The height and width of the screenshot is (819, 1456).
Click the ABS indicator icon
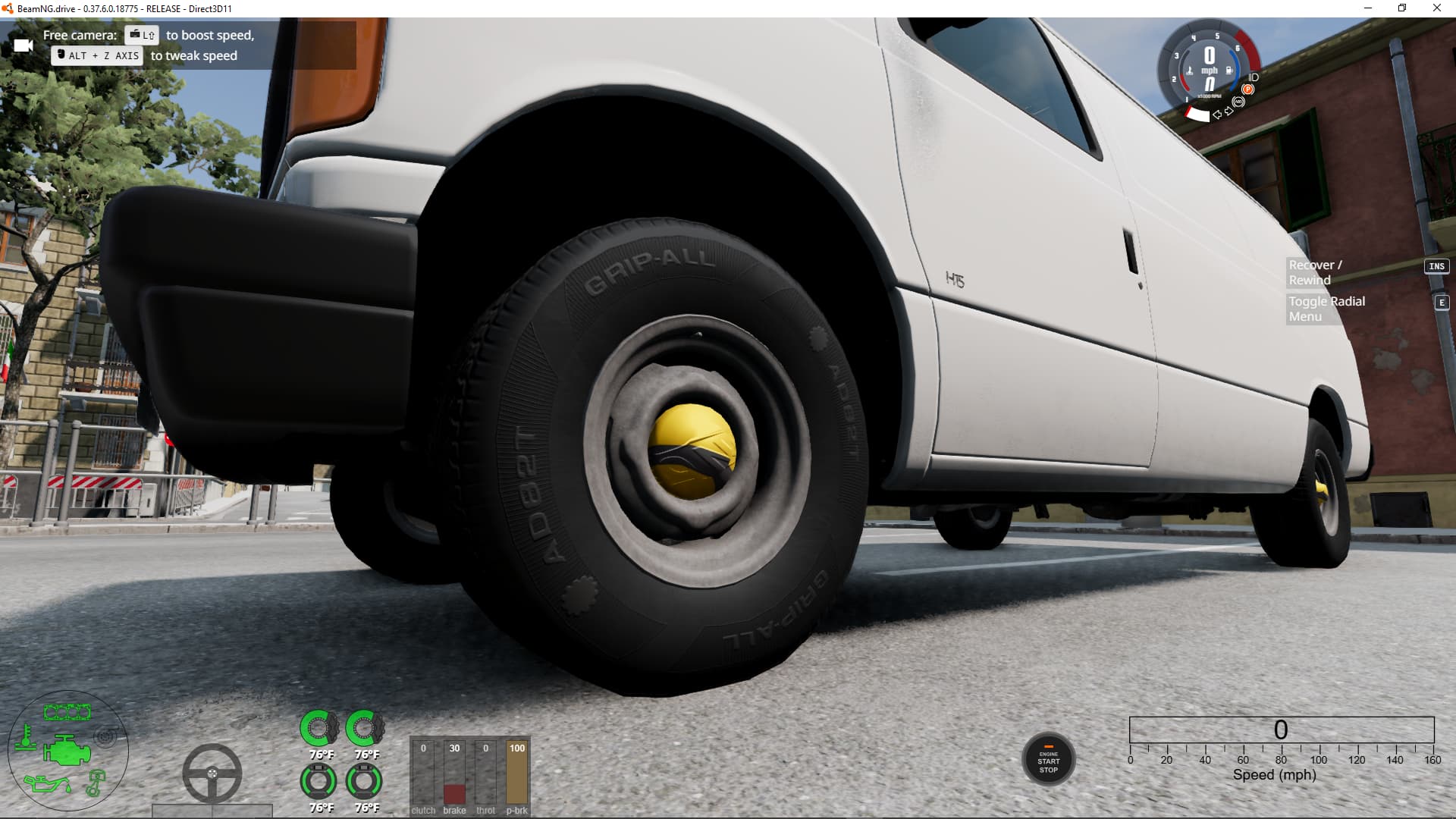1238,102
